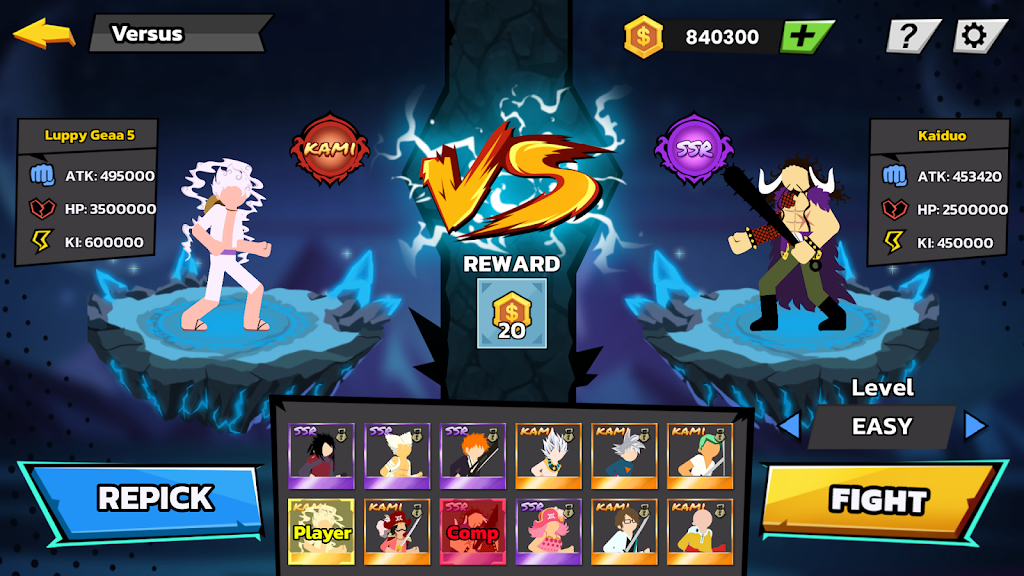Select the card marked Player
The width and height of the screenshot is (1024, 576).
coord(320,531)
